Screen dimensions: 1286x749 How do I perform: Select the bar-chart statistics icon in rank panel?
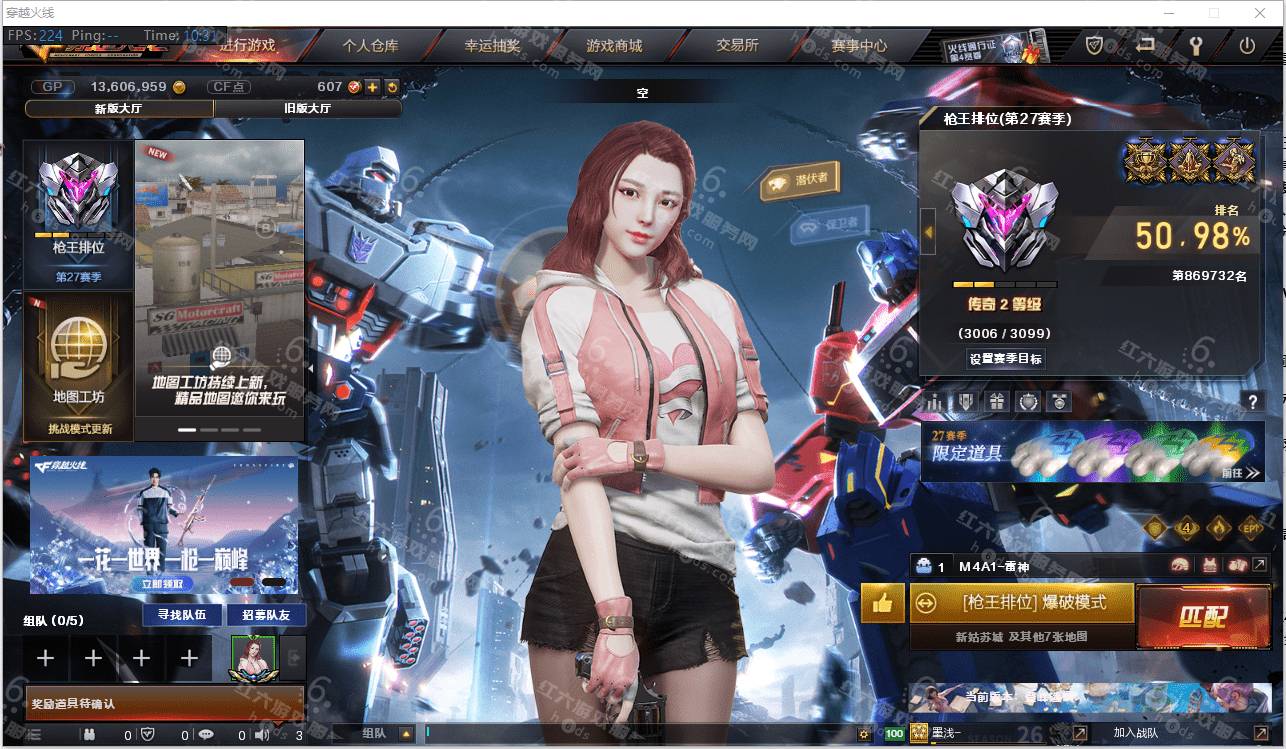[x=936, y=400]
